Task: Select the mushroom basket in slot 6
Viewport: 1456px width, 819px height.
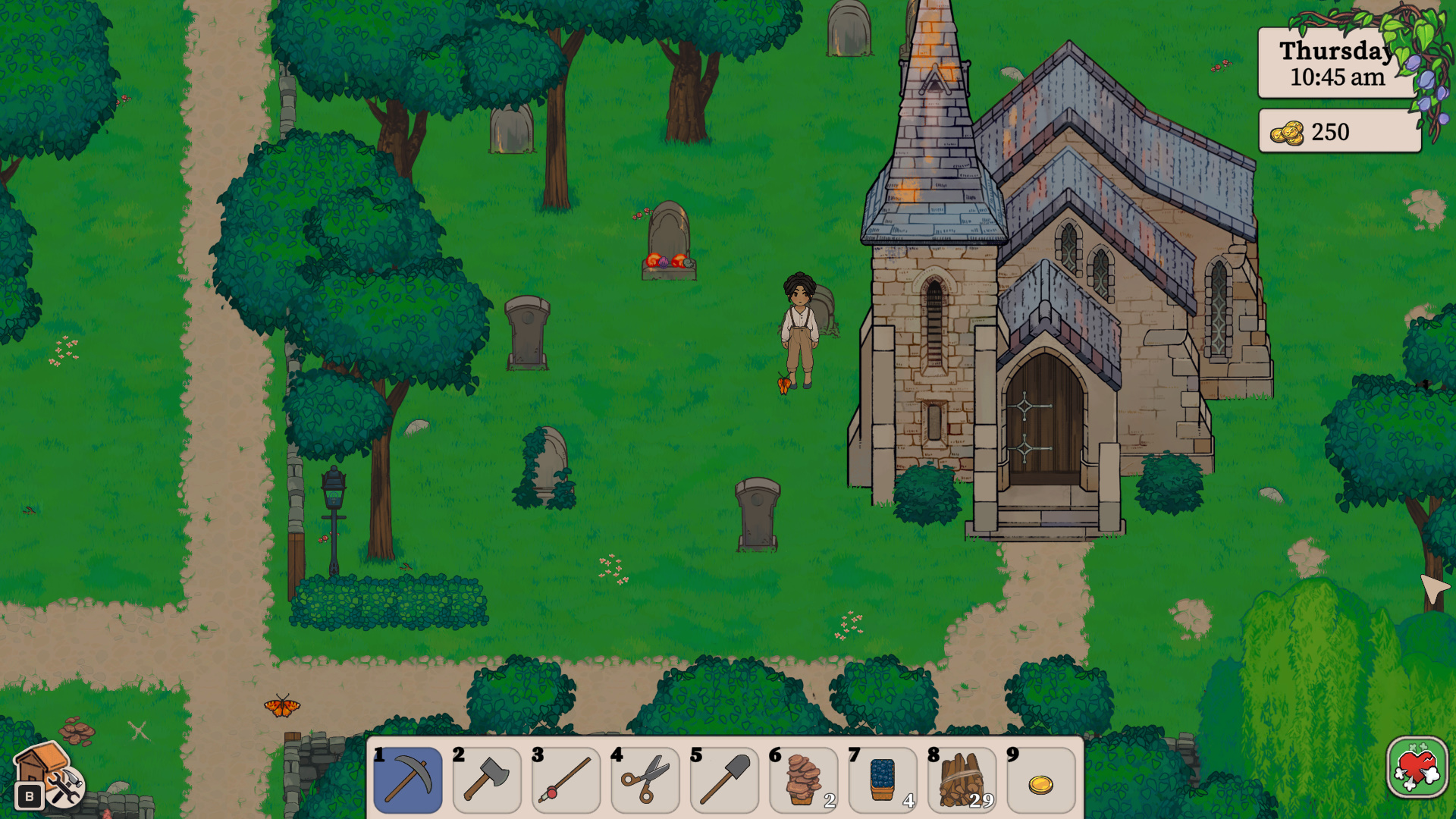Action: click(x=804, y=781)
